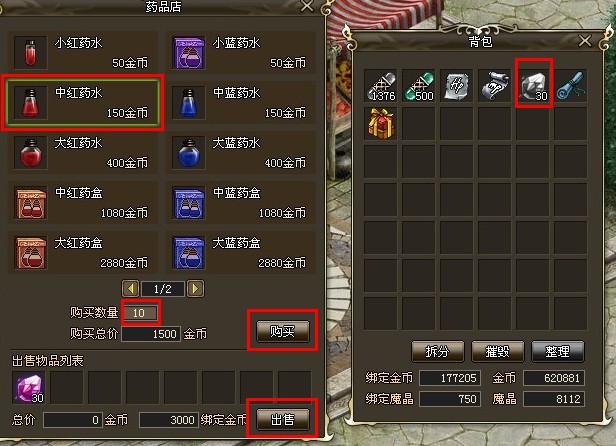The image size is (616, 446).
Task: Select 大红药水 shop item
Action: point(84,152)
